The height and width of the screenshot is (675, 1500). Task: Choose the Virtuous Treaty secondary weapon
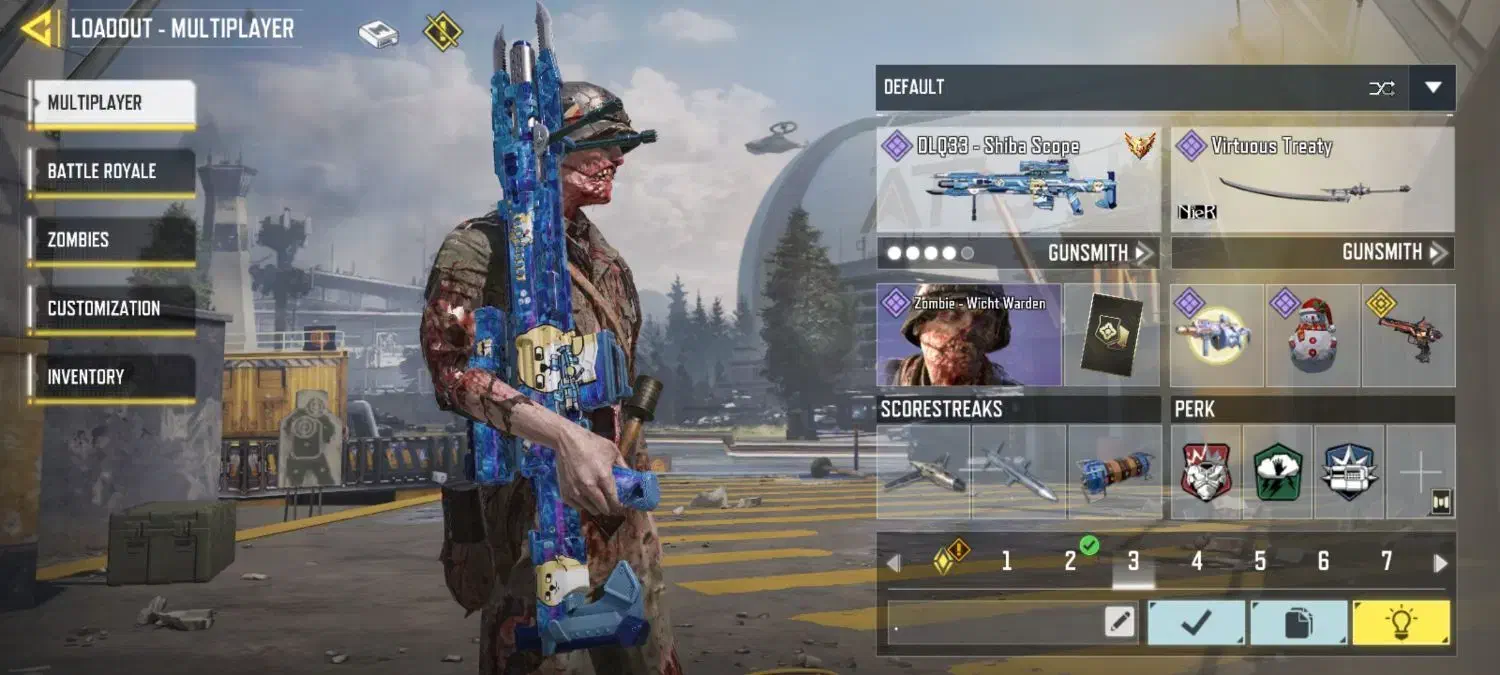(1312, 180)
